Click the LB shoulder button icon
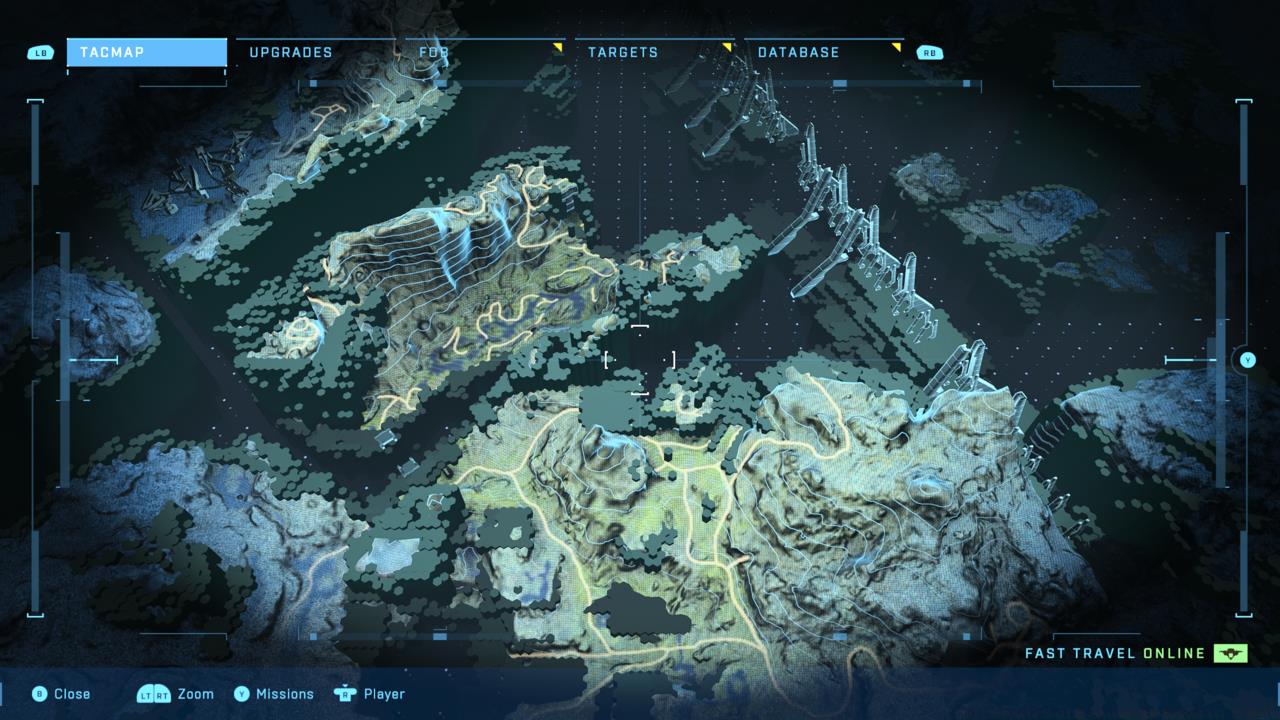The width and height of the screenshot is (1280, 720). [38, 52]
